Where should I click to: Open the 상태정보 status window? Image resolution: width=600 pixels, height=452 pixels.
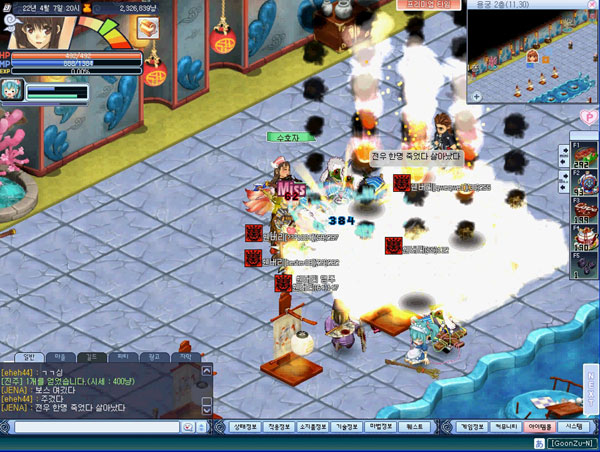point(247,425)
